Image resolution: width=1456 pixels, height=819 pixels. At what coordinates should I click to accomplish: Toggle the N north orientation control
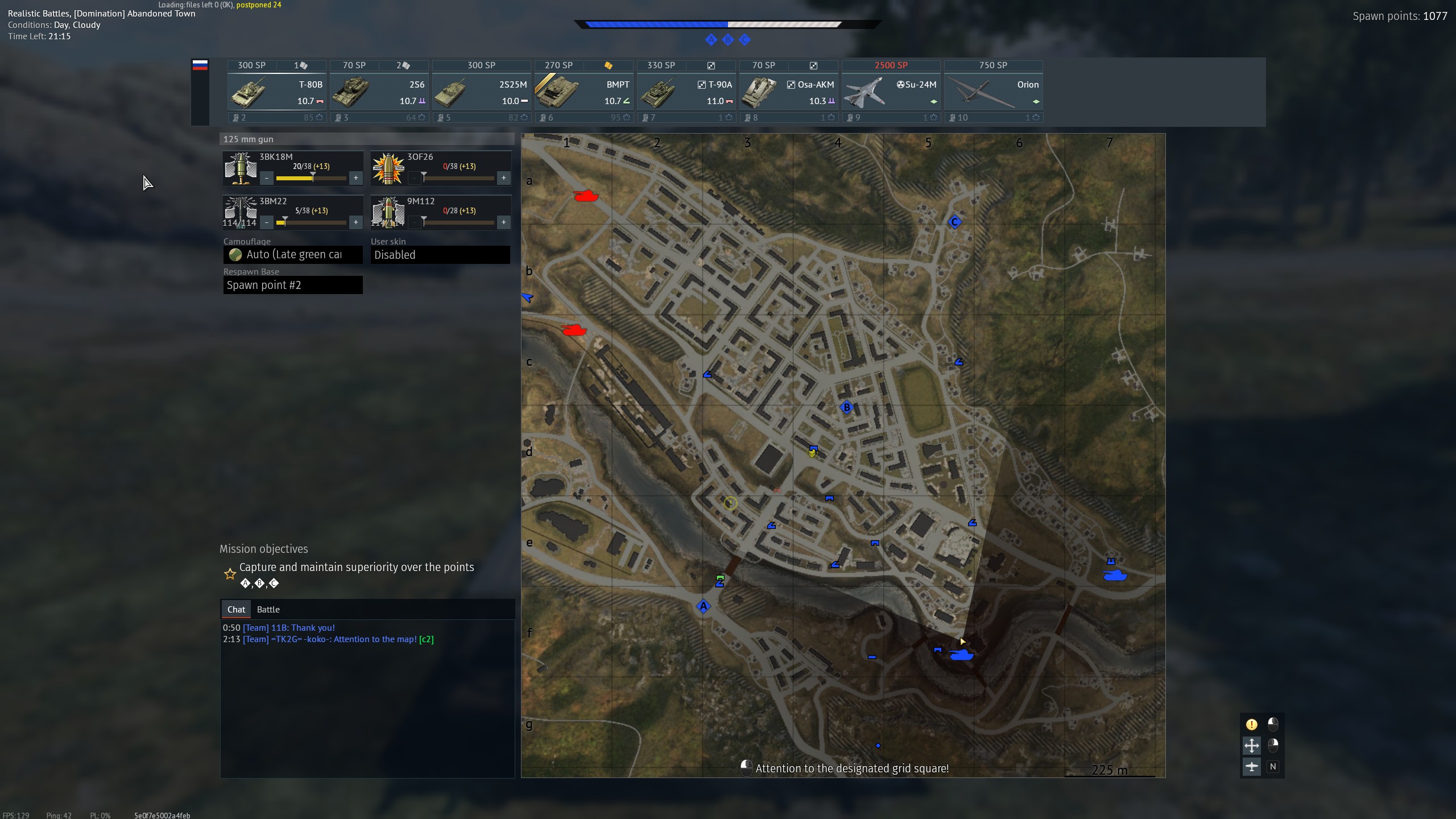click(x=1273, y=767)
